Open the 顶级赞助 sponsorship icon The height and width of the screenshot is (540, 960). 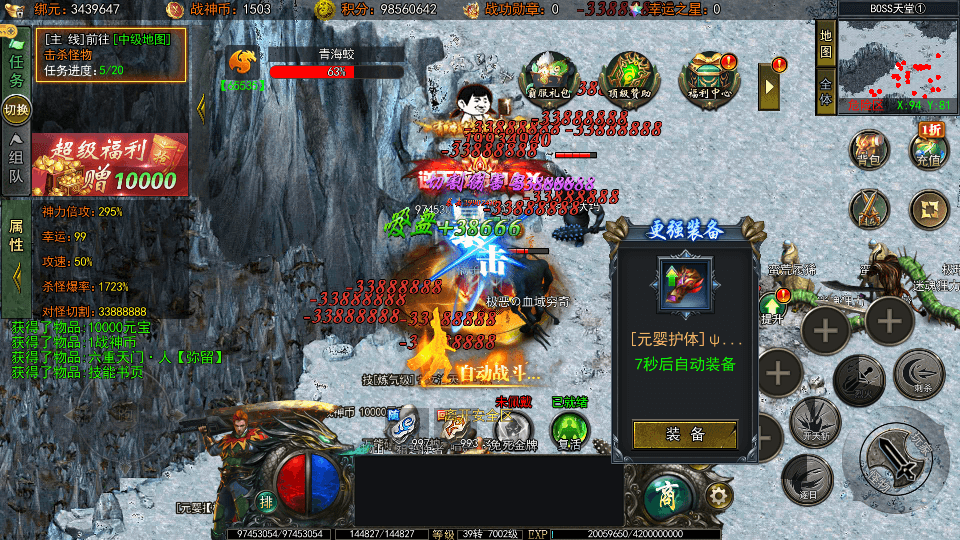pyautogui.click(x=629, y=75)
